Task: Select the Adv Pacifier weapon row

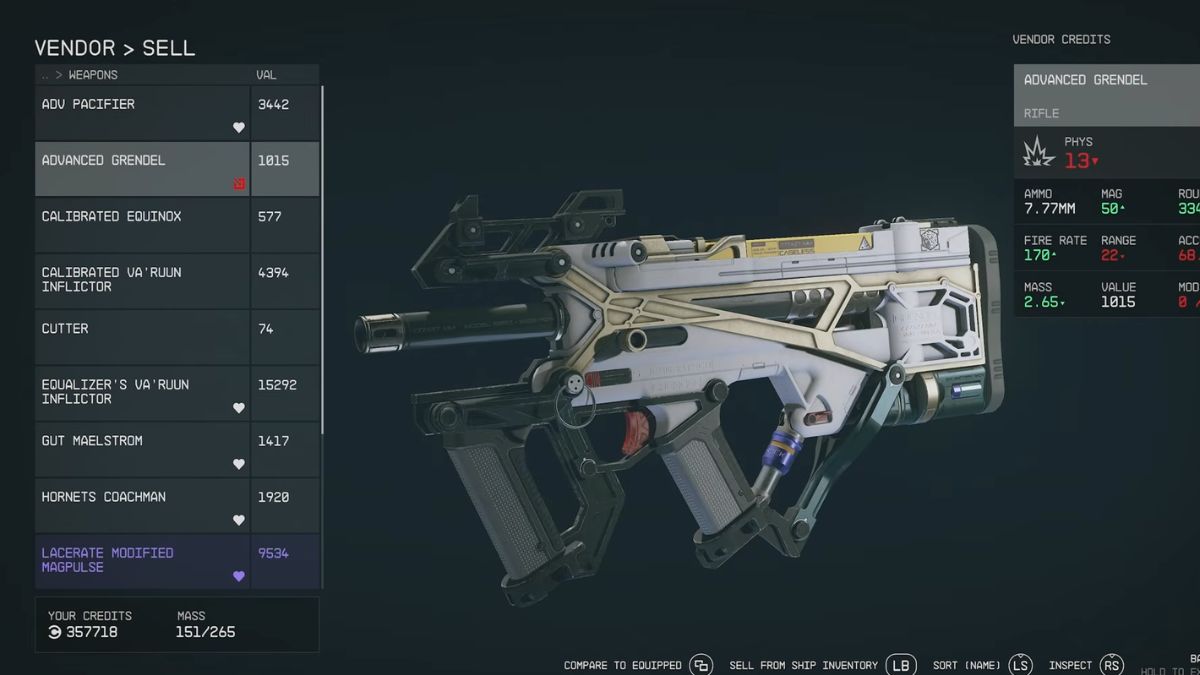Action: 142,113
